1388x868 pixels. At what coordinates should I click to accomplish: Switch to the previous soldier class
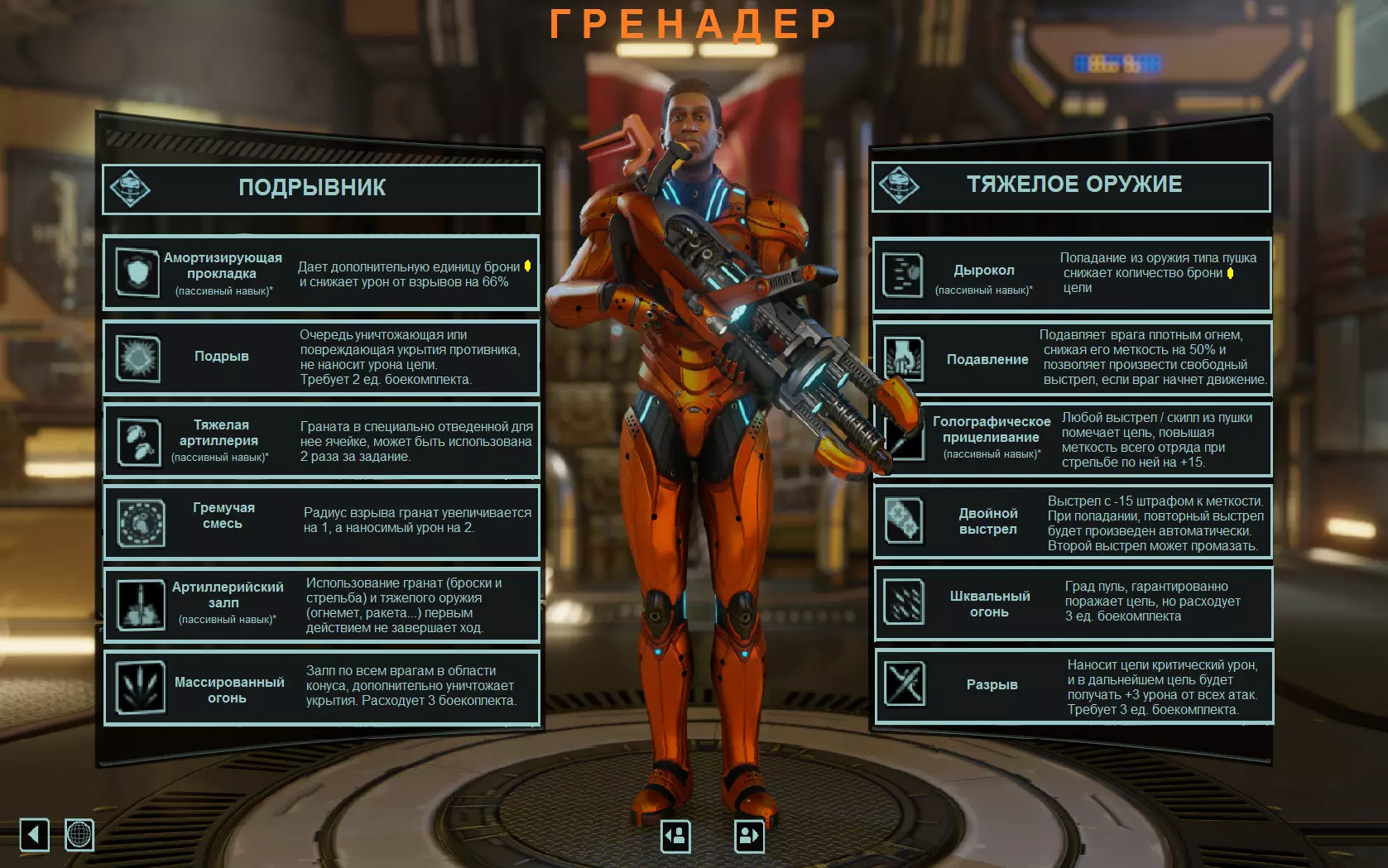coord(675,836)
